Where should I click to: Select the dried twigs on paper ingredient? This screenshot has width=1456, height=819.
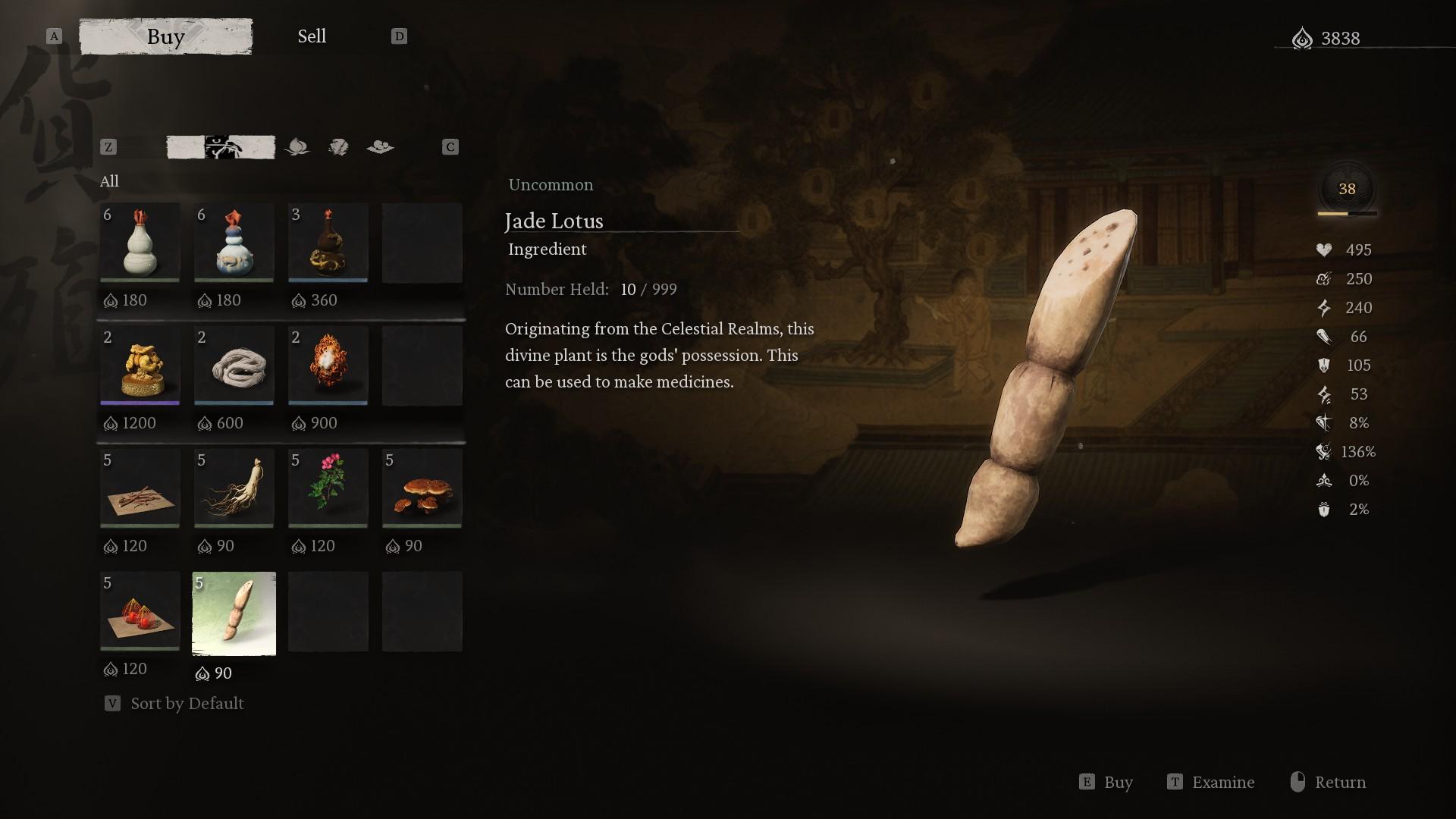tap(140, 488)
